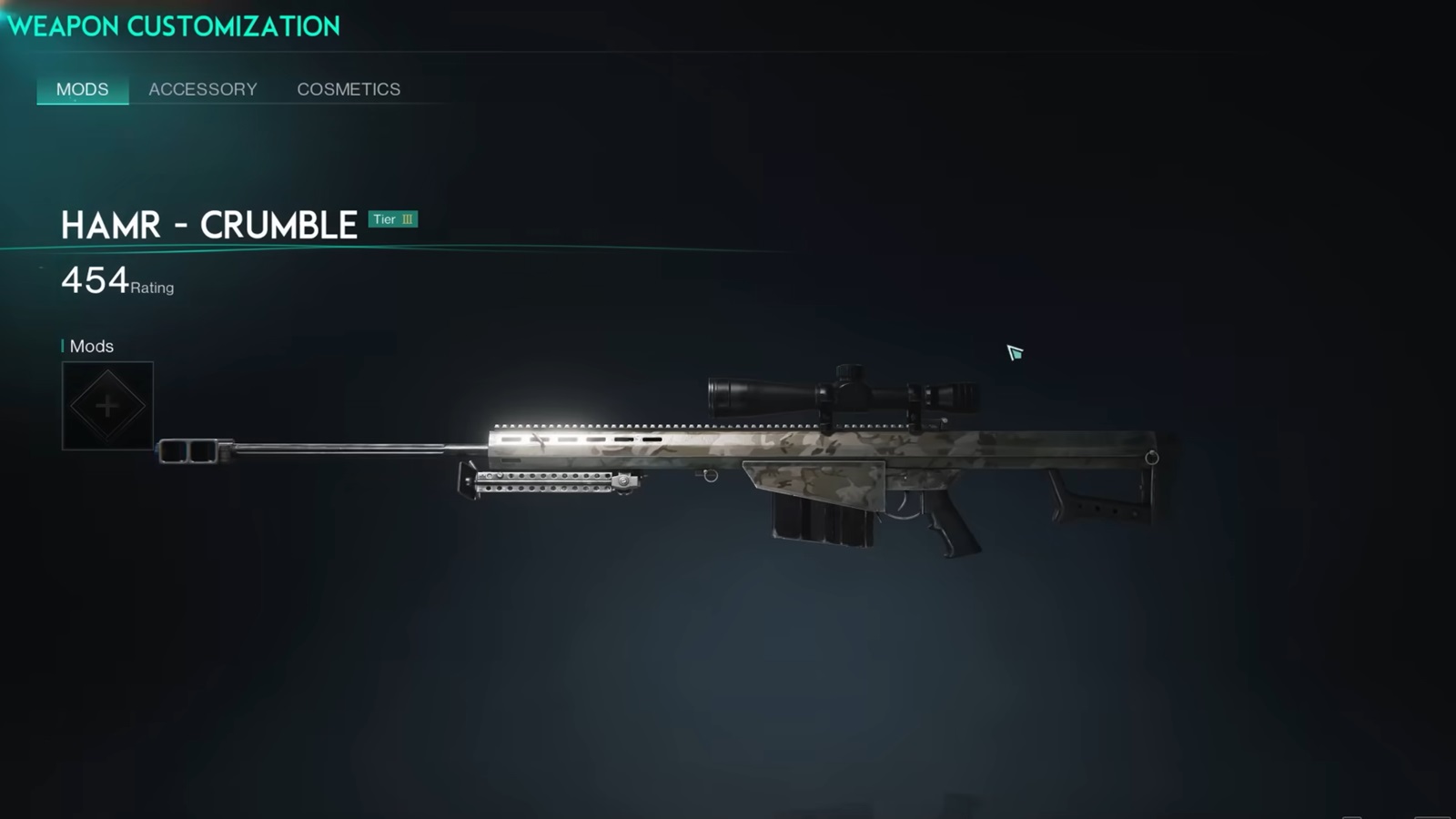Open the WEAPON CUSTOMIZATION header

[173, 25]
